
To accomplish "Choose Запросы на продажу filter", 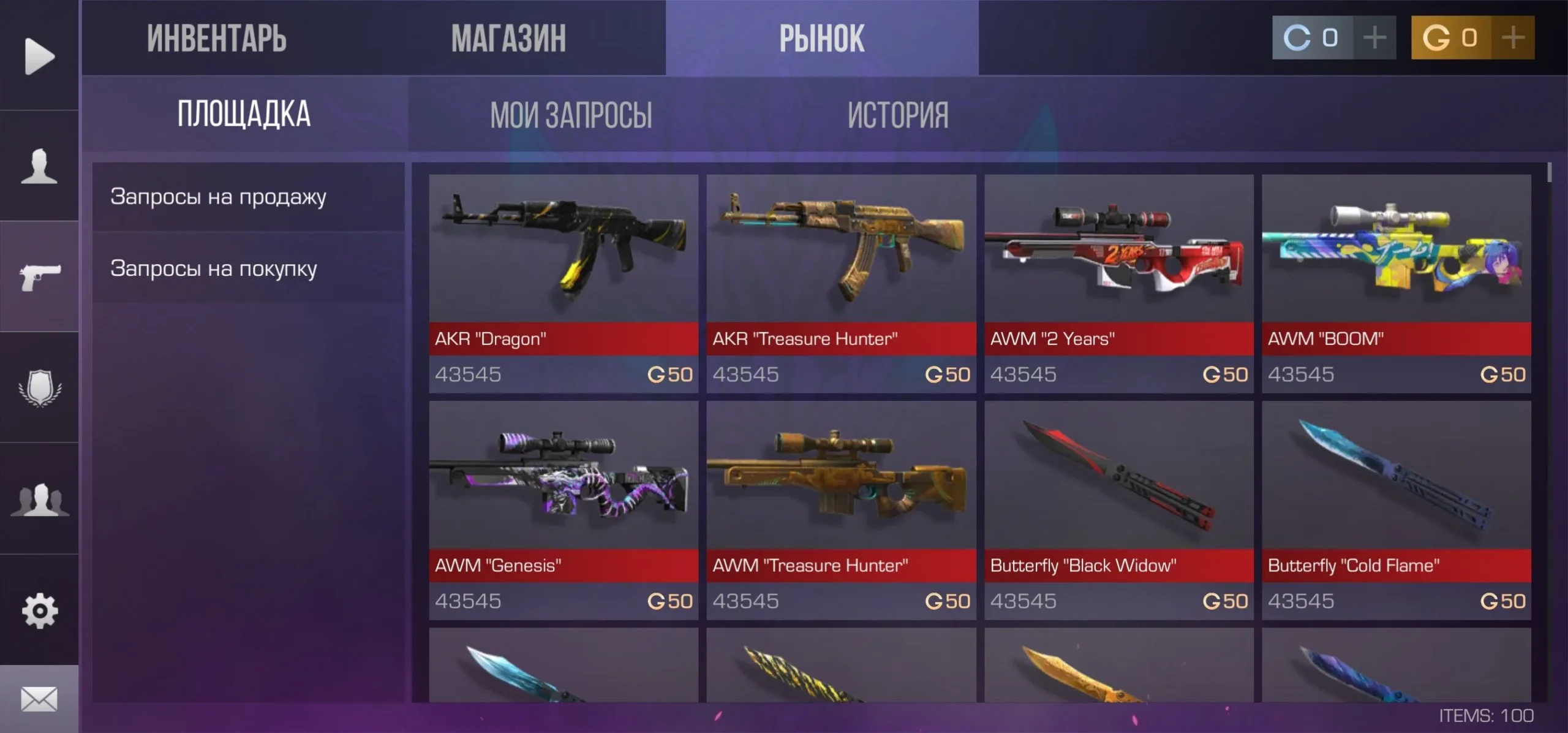I will click(218, 197).
